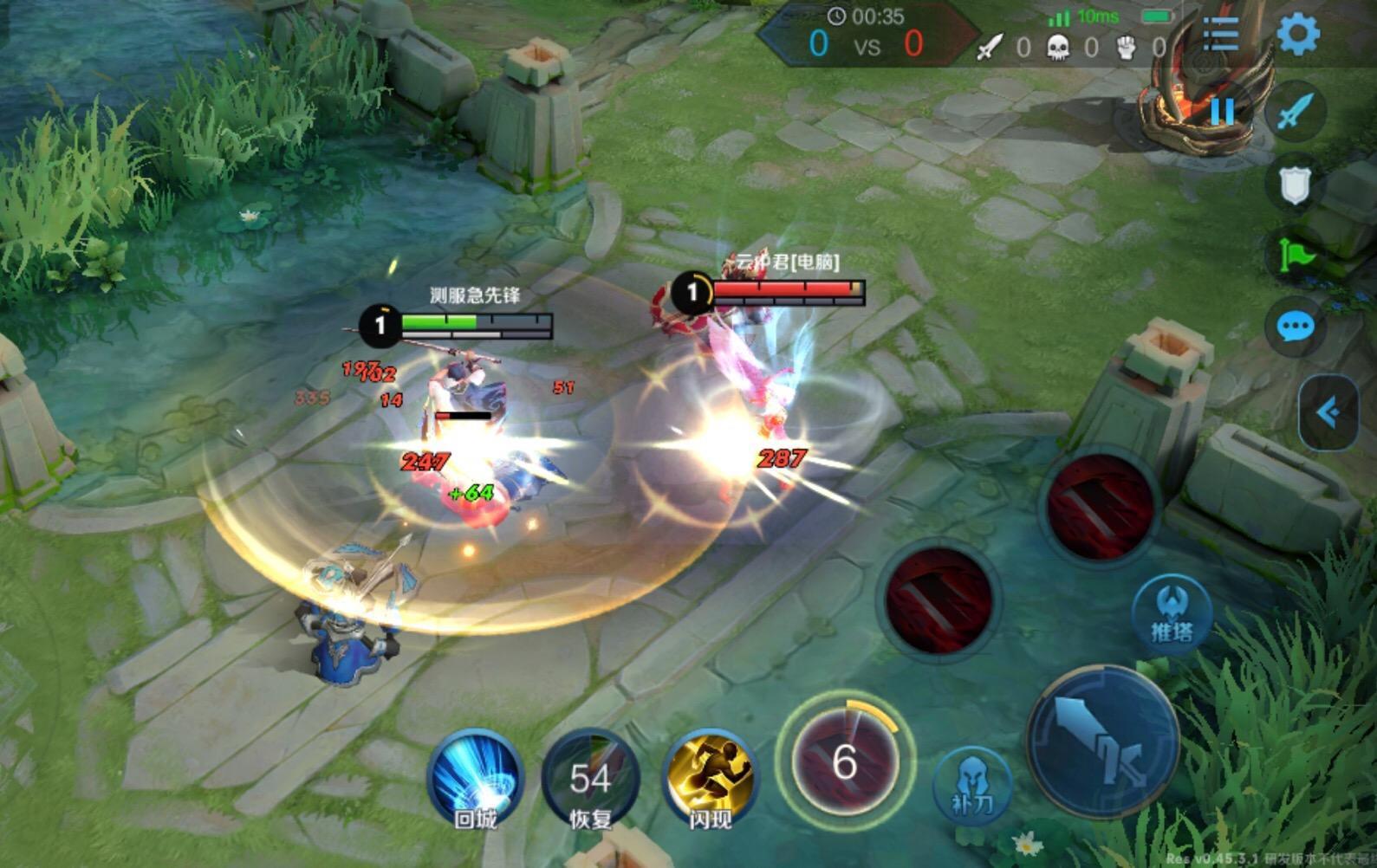Open the quick chat bubble
The width and height of the screenshot is (1377, 868).
tap(1295, 327)
